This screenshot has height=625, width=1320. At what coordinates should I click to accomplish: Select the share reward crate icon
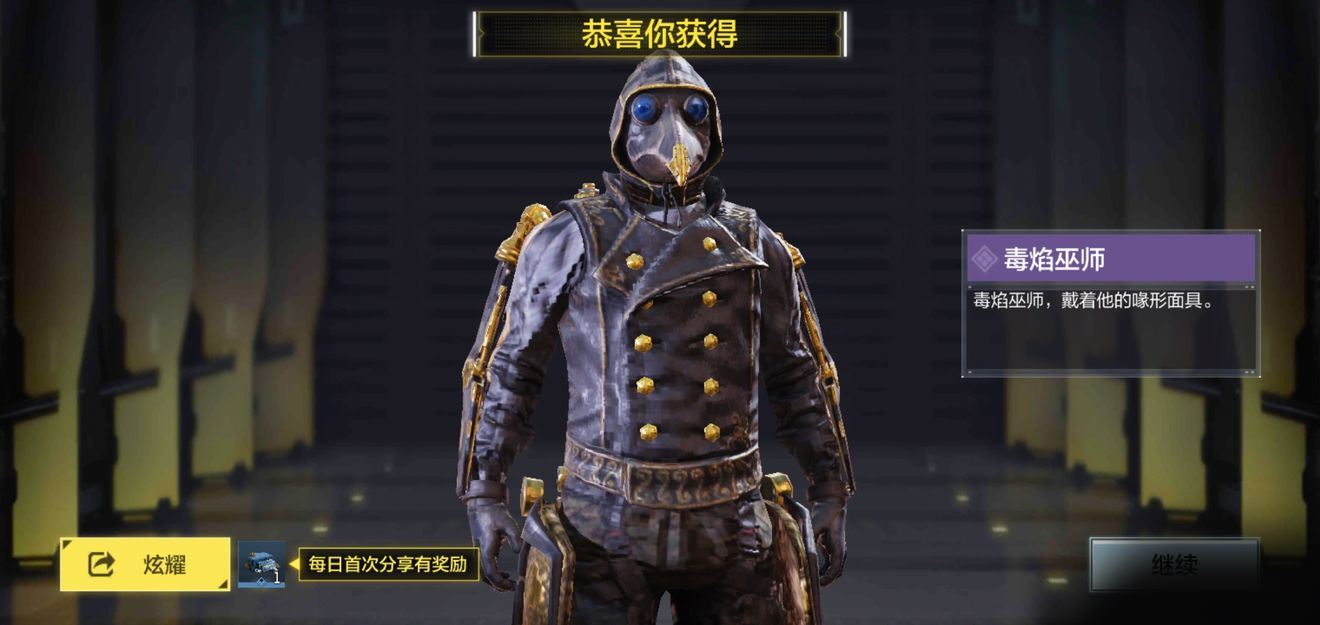(x=261, y=564)
